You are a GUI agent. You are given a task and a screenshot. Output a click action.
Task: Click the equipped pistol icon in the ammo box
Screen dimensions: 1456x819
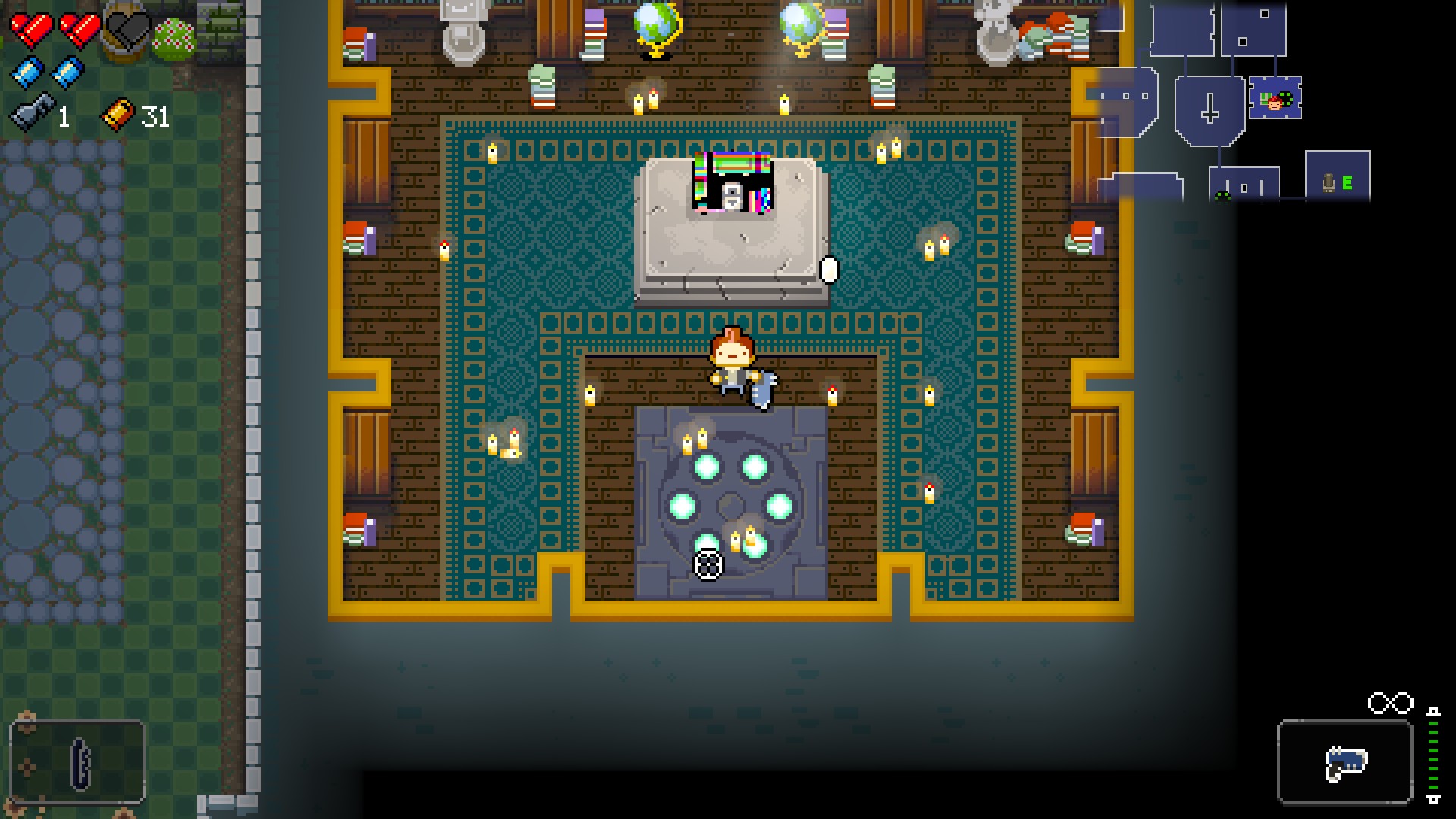[1346, 764]
